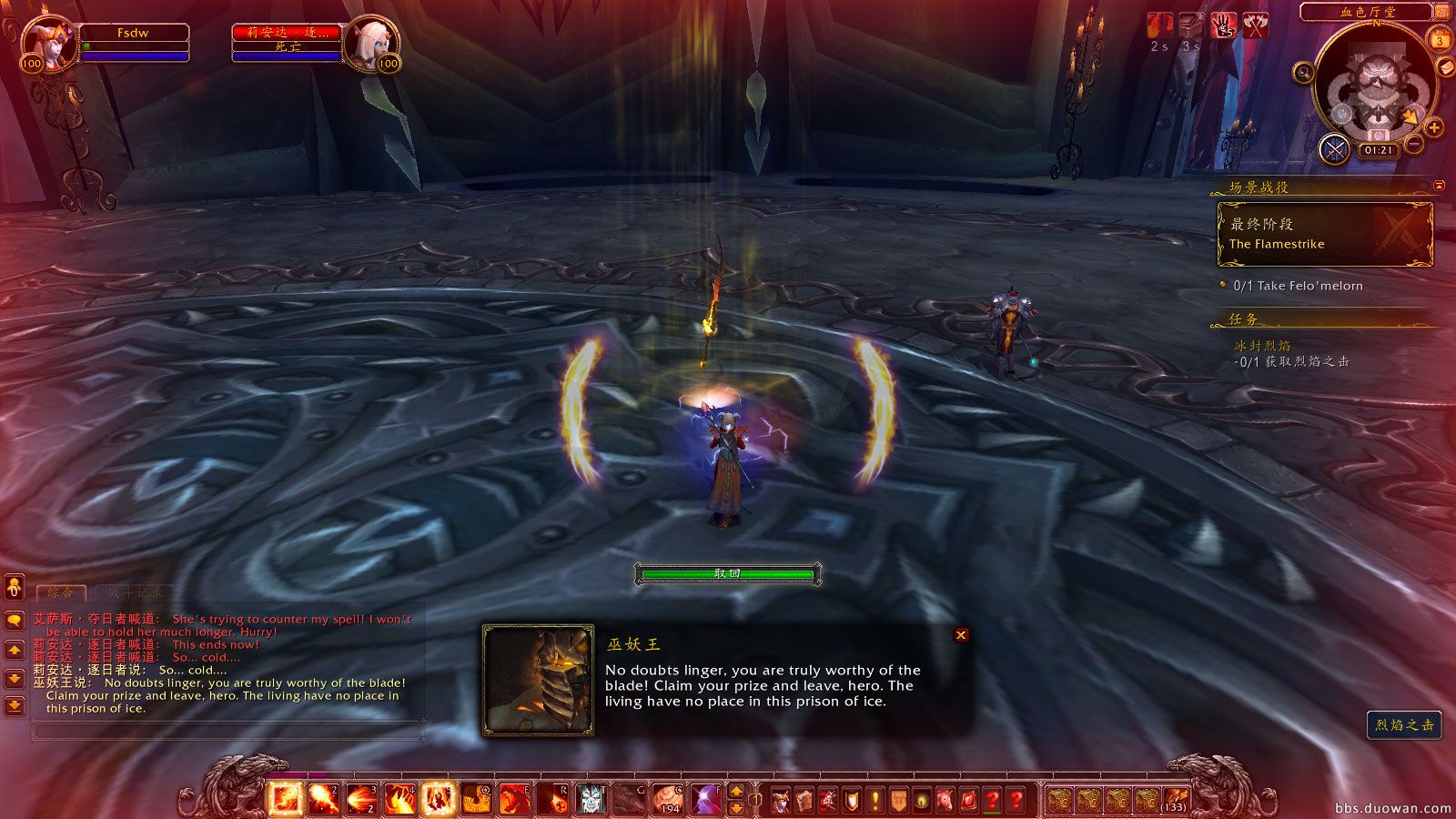Open the backpack at the far right of the bar
Viewport: 1456px width, 819px height.
pos(1176,799)
